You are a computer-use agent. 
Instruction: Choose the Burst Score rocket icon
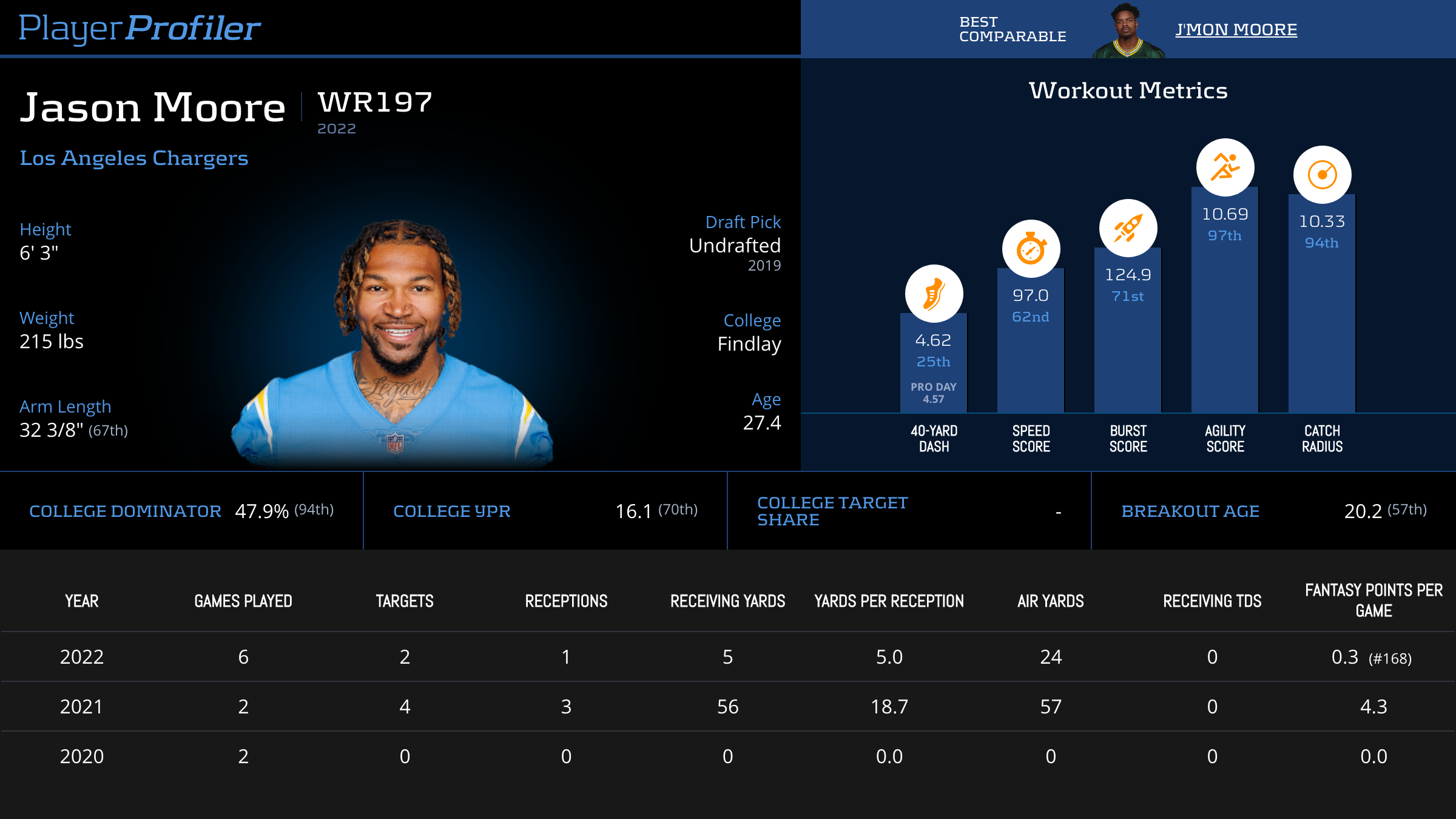(1128, 228)
